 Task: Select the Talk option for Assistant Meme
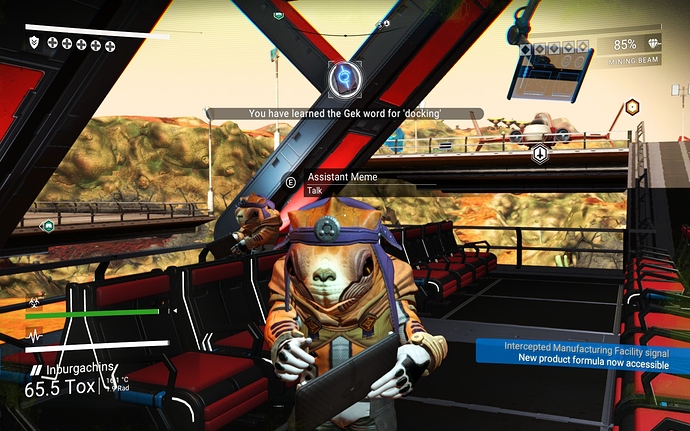pos(315,189)
